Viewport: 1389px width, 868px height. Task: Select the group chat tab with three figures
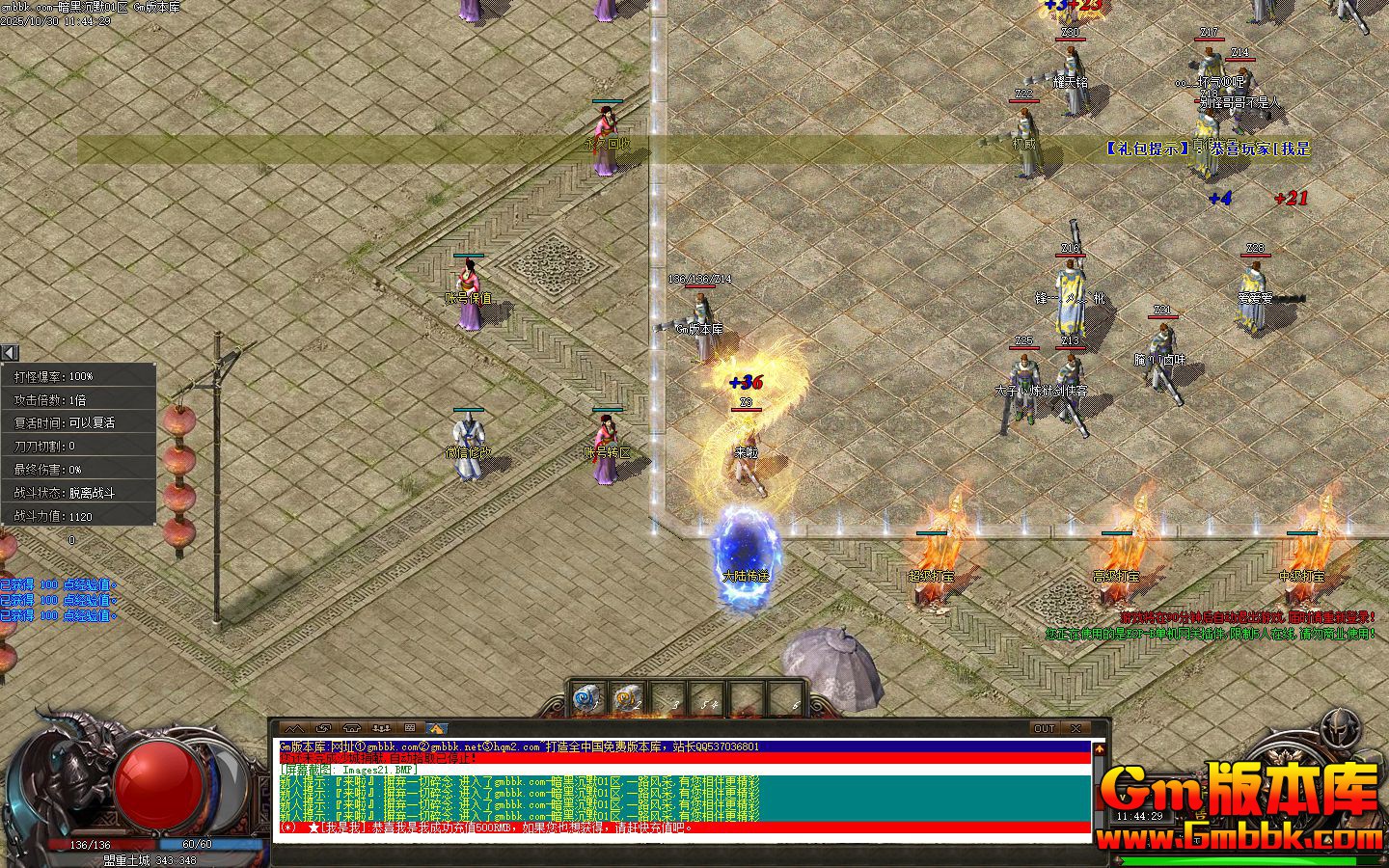[x=381, y=728]
